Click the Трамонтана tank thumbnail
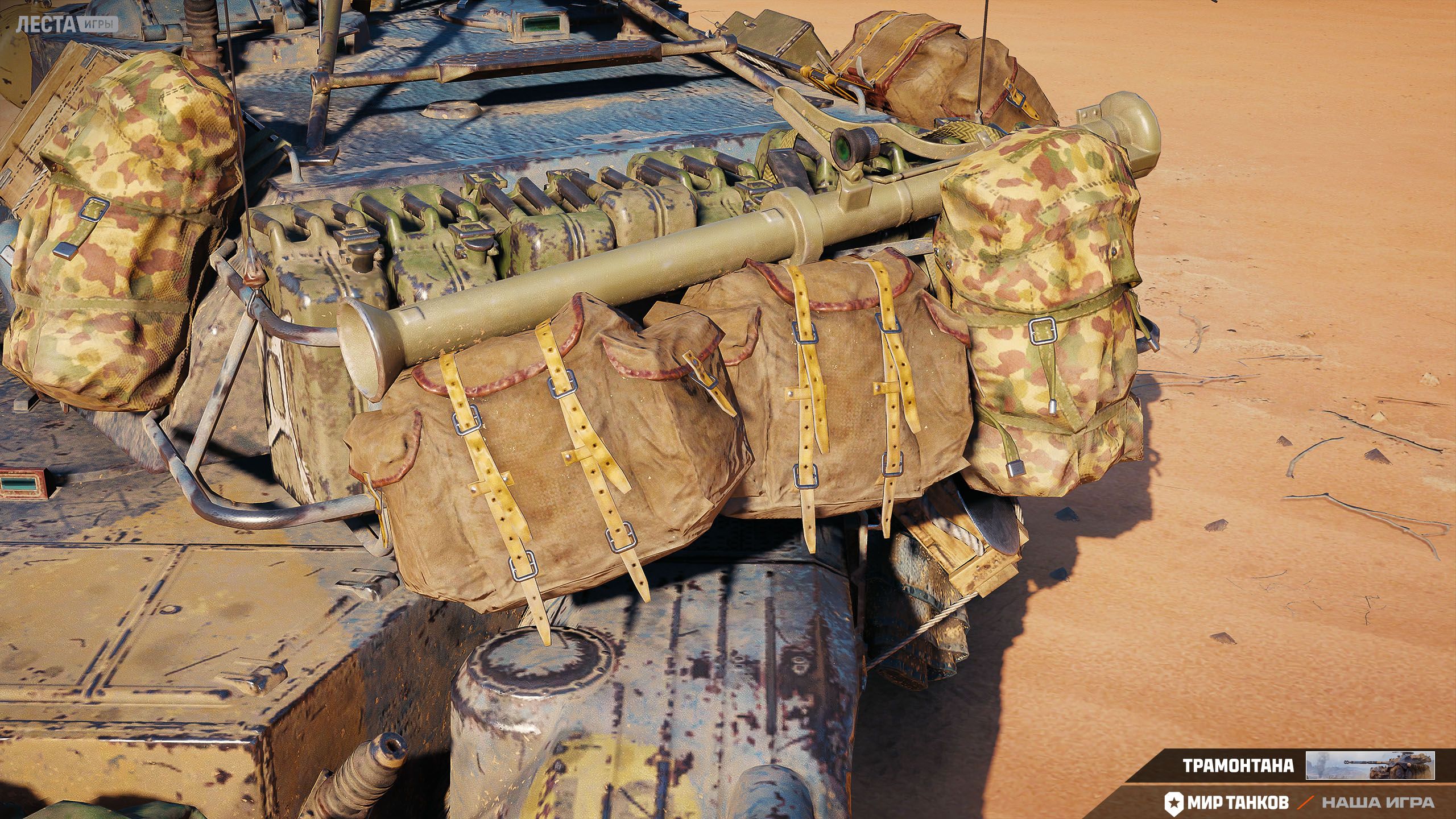1456x819 pixels. (x=1370, y=765)
